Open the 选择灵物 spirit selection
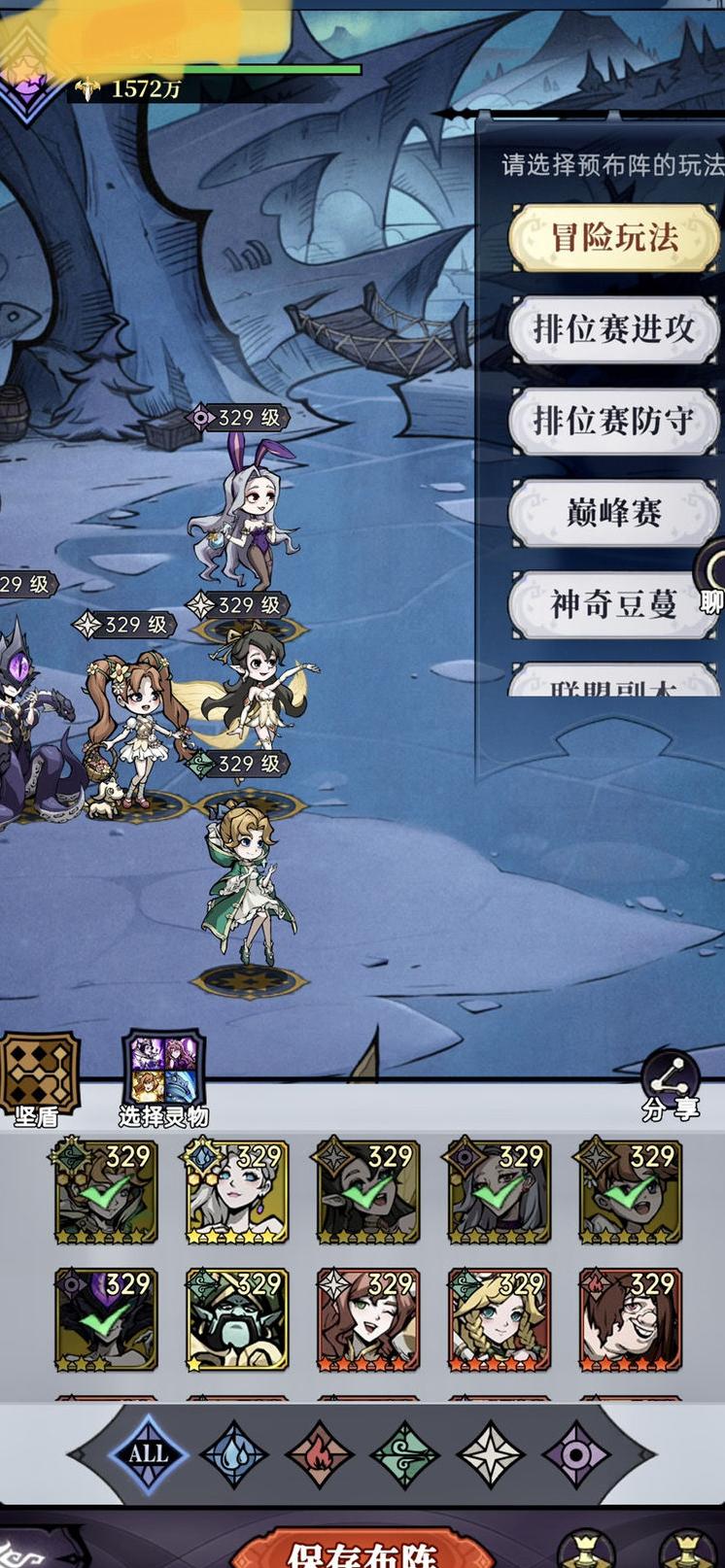Screen dimensions: 725x1568 (162, 1076)
